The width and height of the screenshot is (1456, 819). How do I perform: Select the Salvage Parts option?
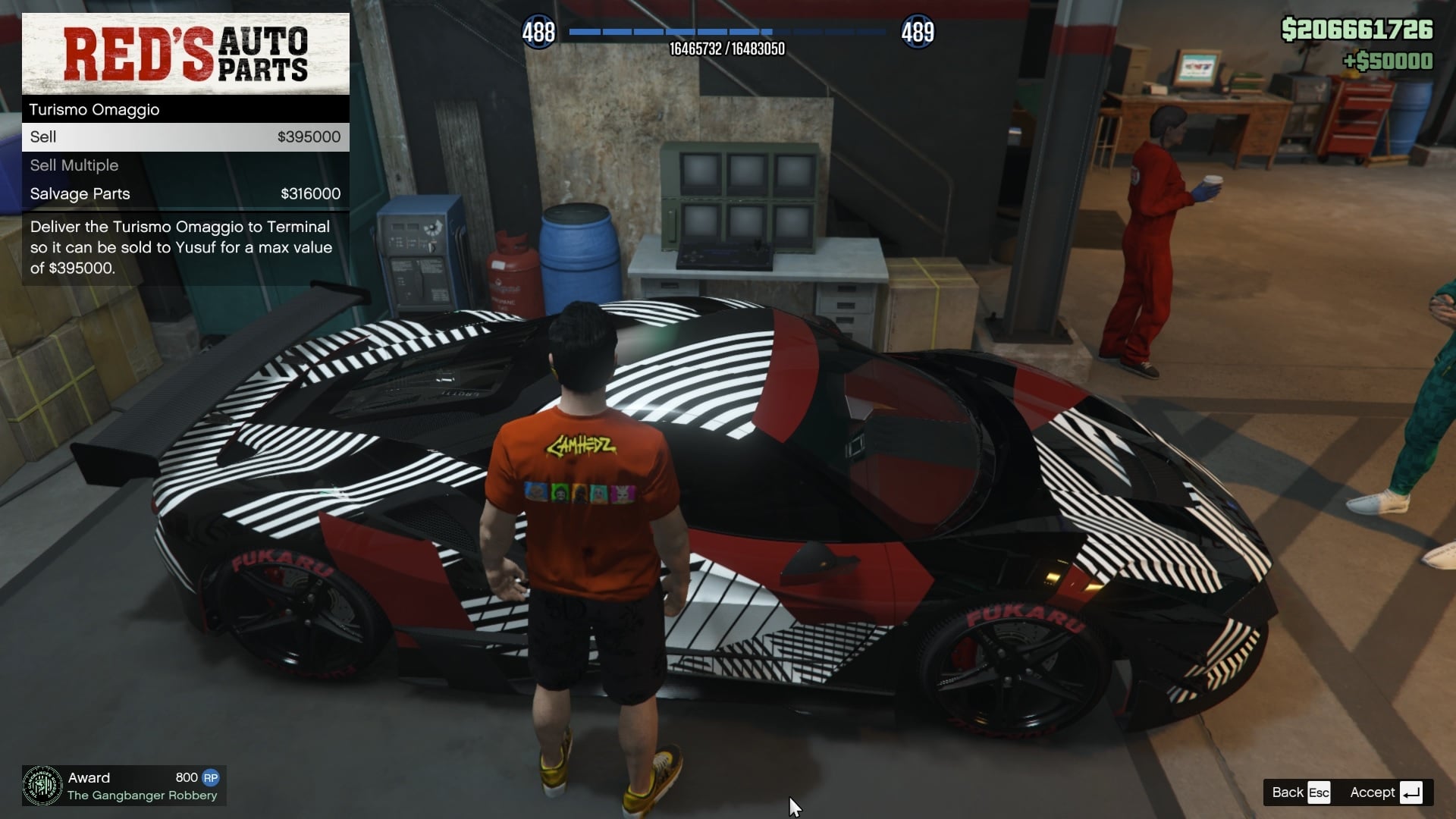coord(185,193)
